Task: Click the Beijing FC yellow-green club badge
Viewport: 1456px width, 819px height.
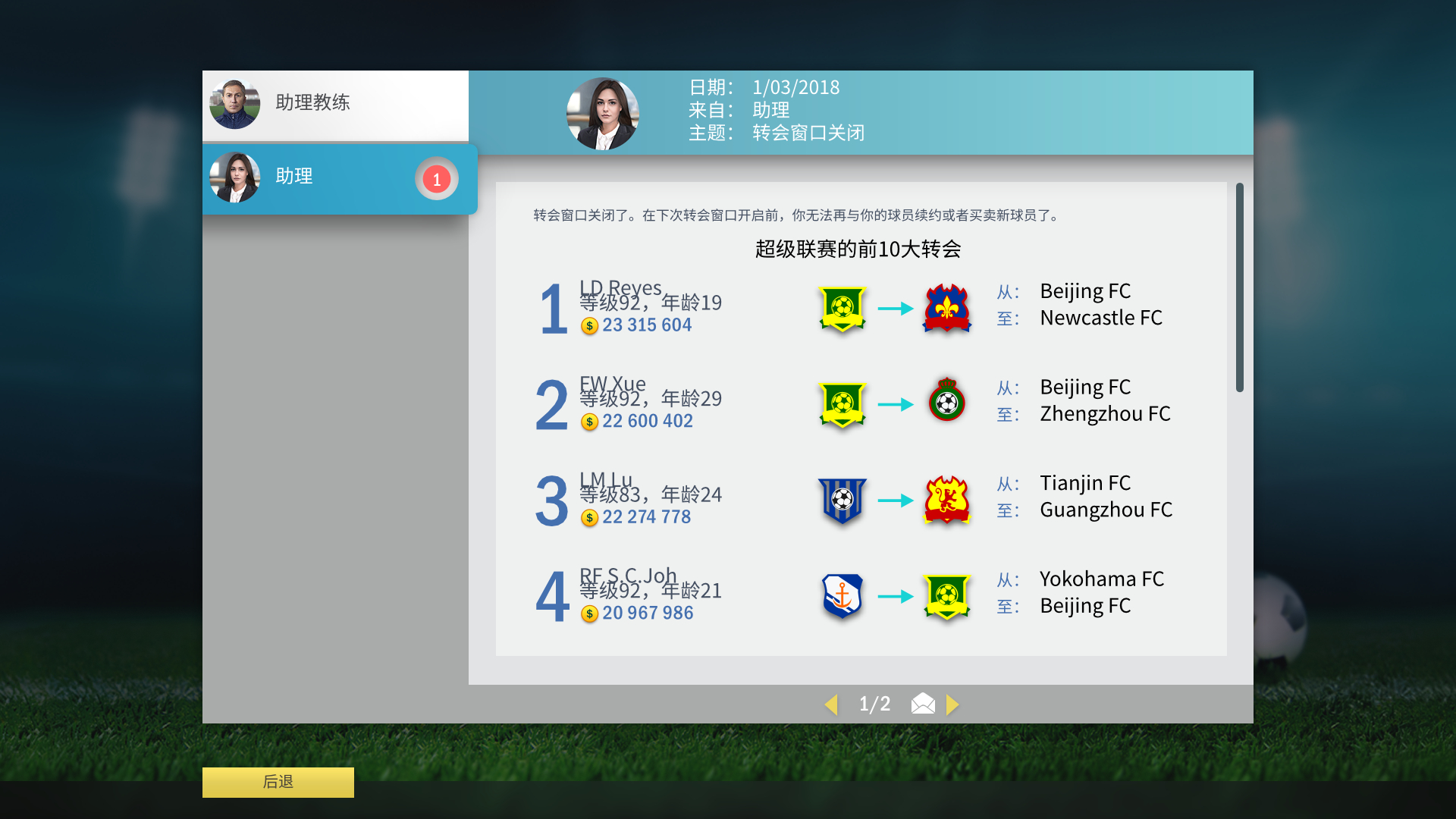Action: pos(842,309)
